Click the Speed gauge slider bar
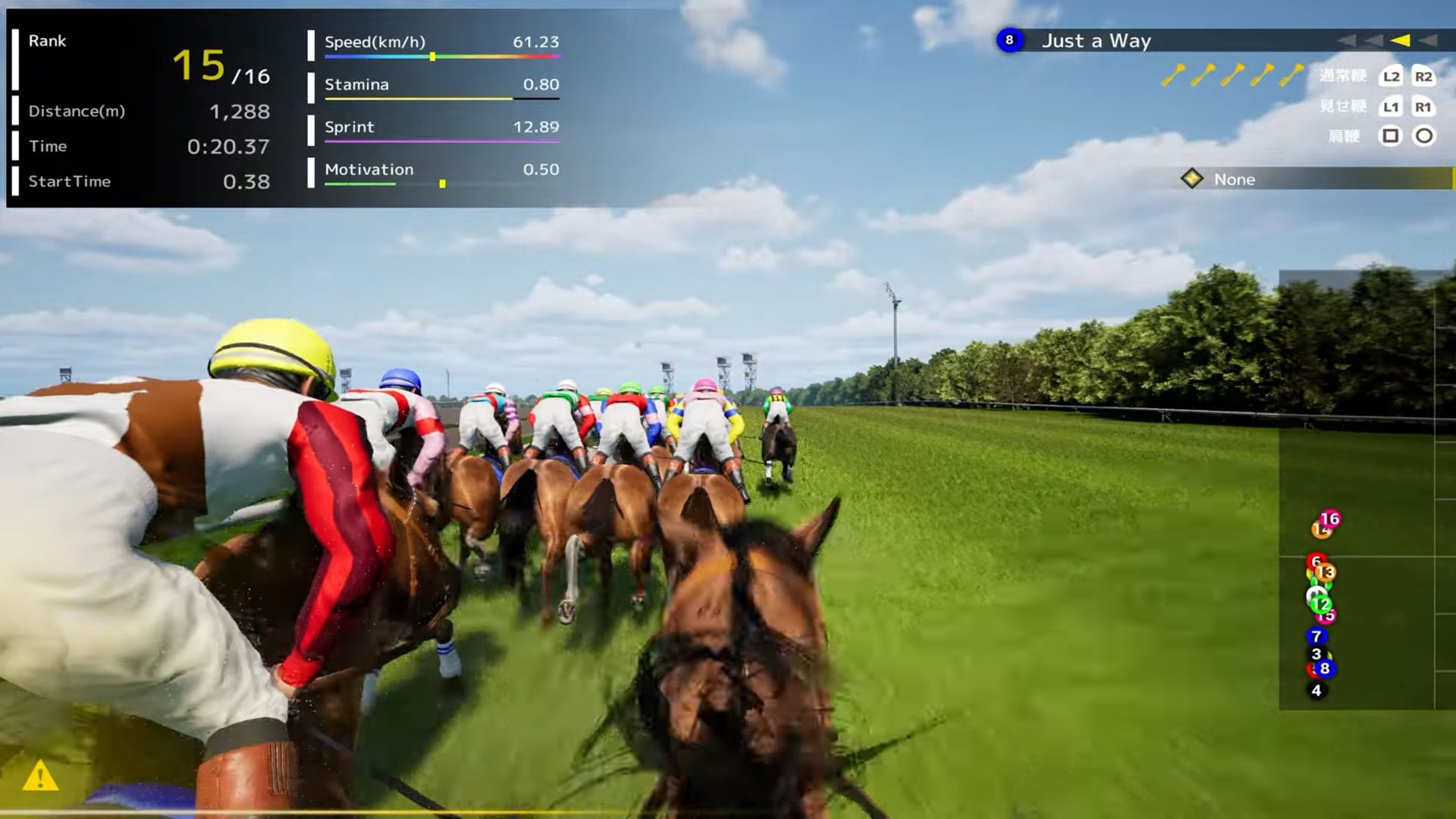 point(442,55)
